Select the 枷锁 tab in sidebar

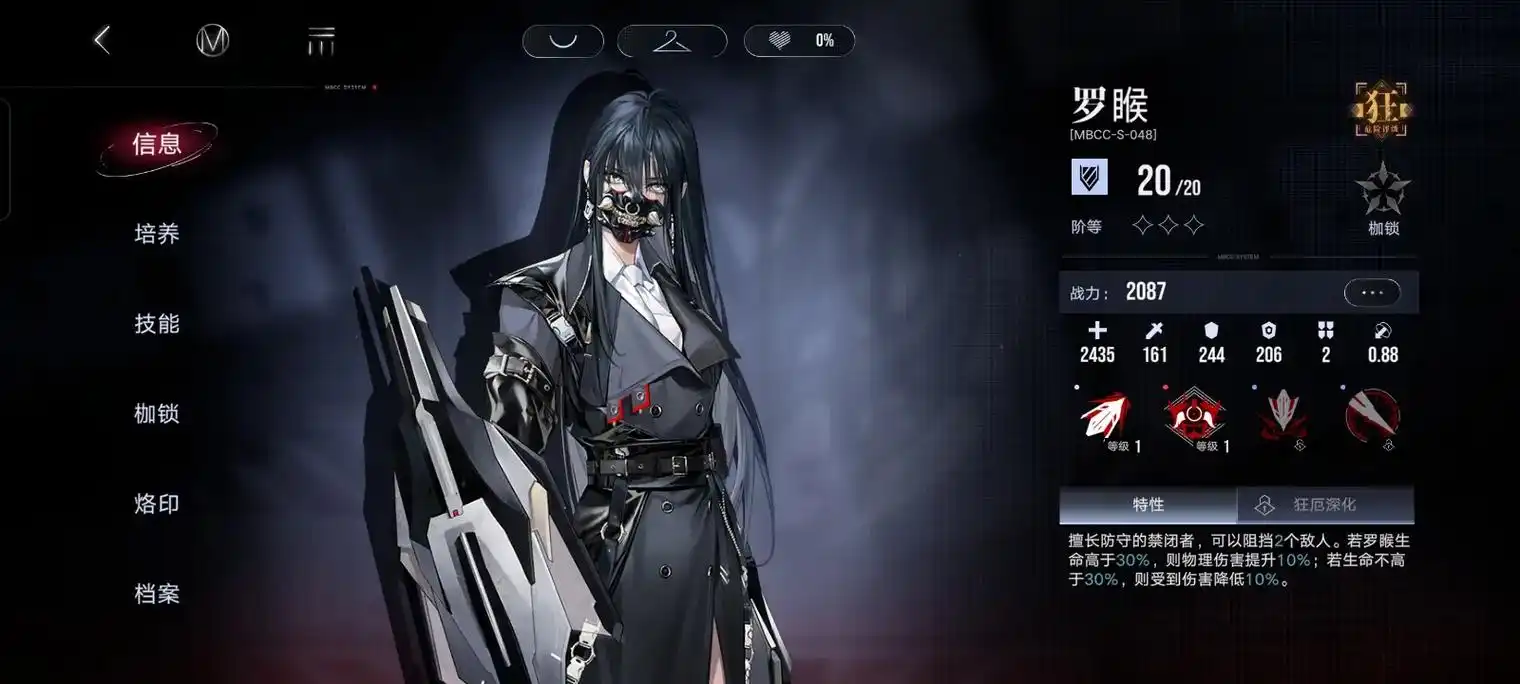click(x=157, y=414)
